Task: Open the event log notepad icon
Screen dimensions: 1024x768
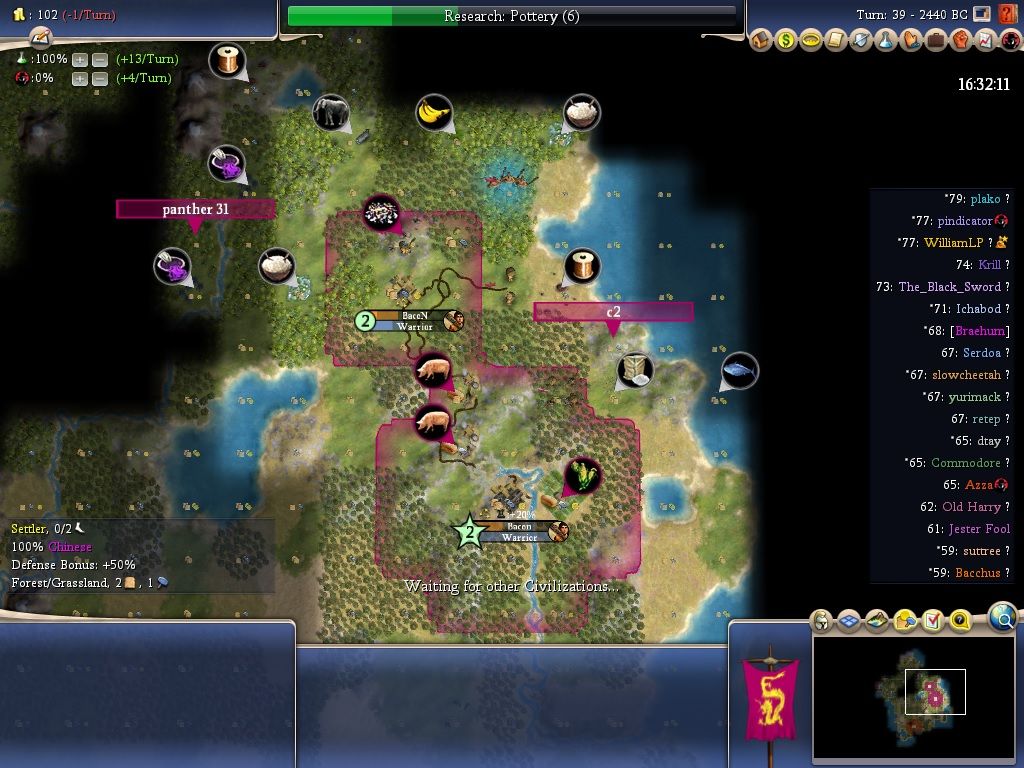Action: (40, 37)
